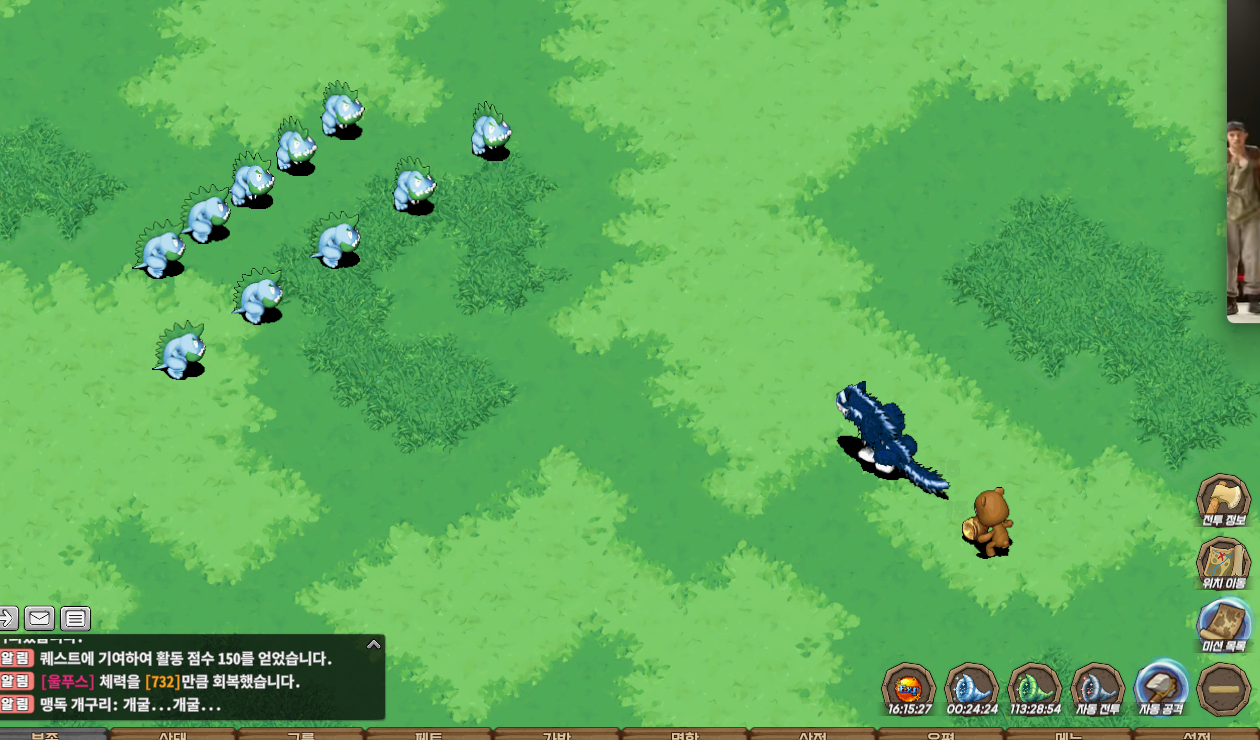
Task: Show the 미션 목록 scroll
Action: click(1223, 624)
